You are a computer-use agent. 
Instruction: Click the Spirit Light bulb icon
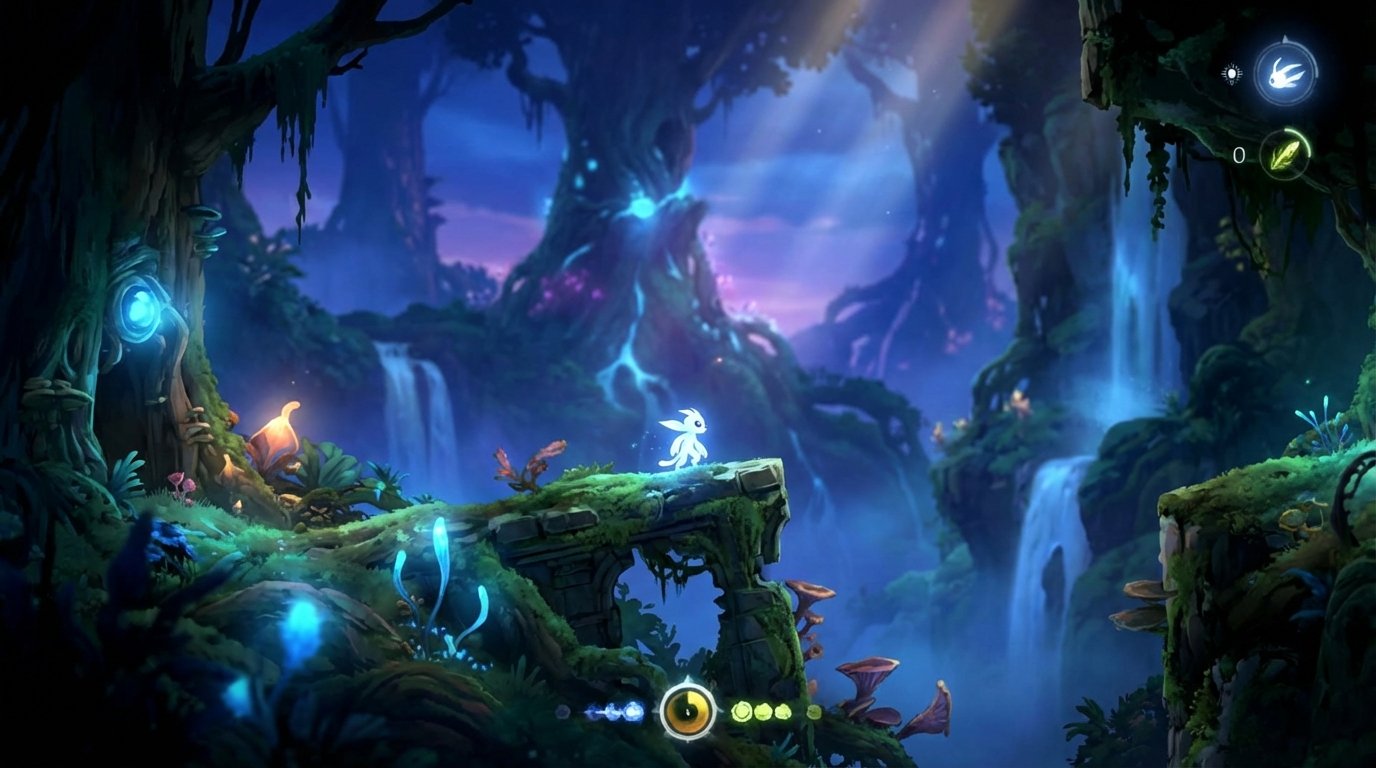click(1232, 74)
